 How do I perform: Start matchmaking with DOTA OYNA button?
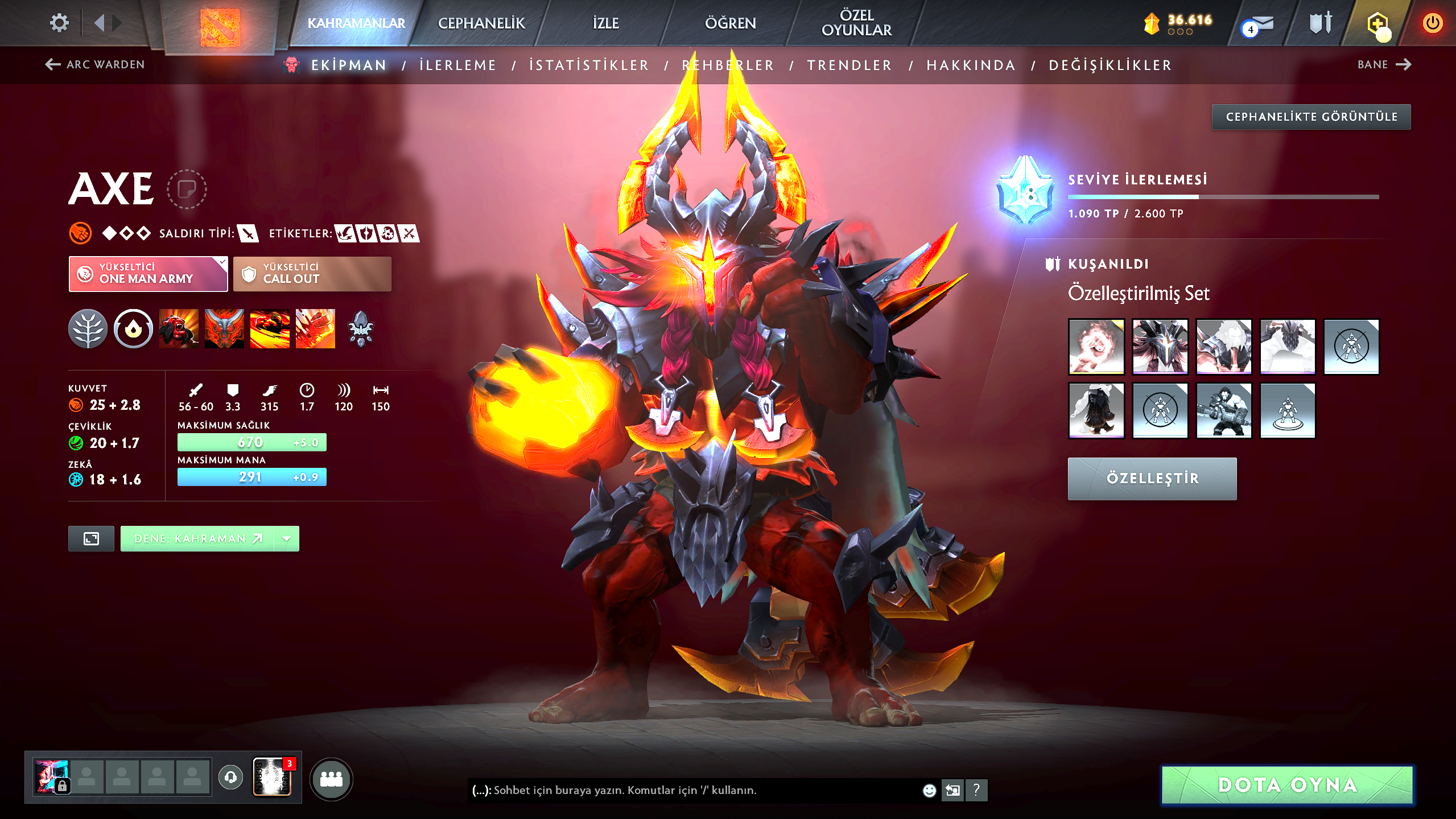1287,785
